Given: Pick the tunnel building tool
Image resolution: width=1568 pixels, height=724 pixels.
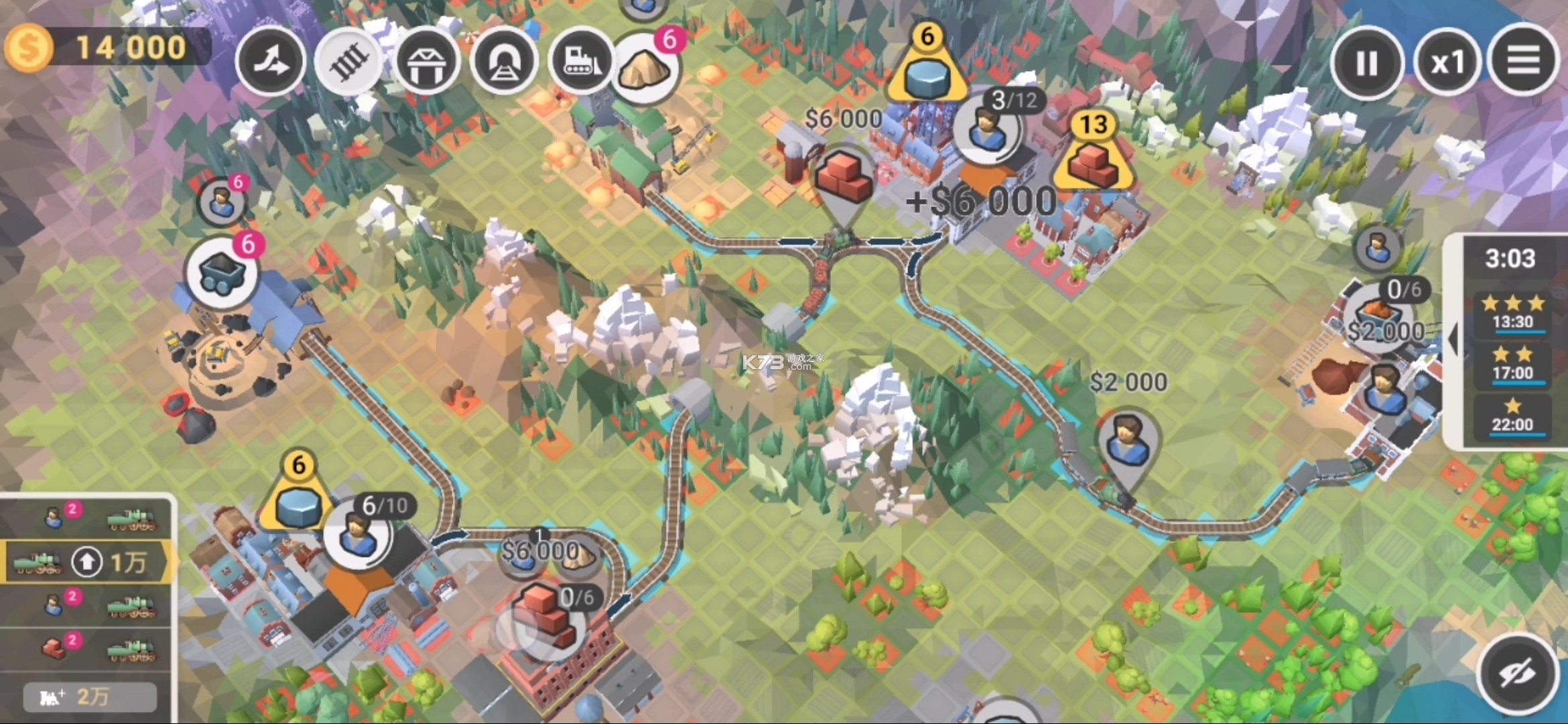Looking at the screenshot, I should pyautogui.click(x=504, y=62).
